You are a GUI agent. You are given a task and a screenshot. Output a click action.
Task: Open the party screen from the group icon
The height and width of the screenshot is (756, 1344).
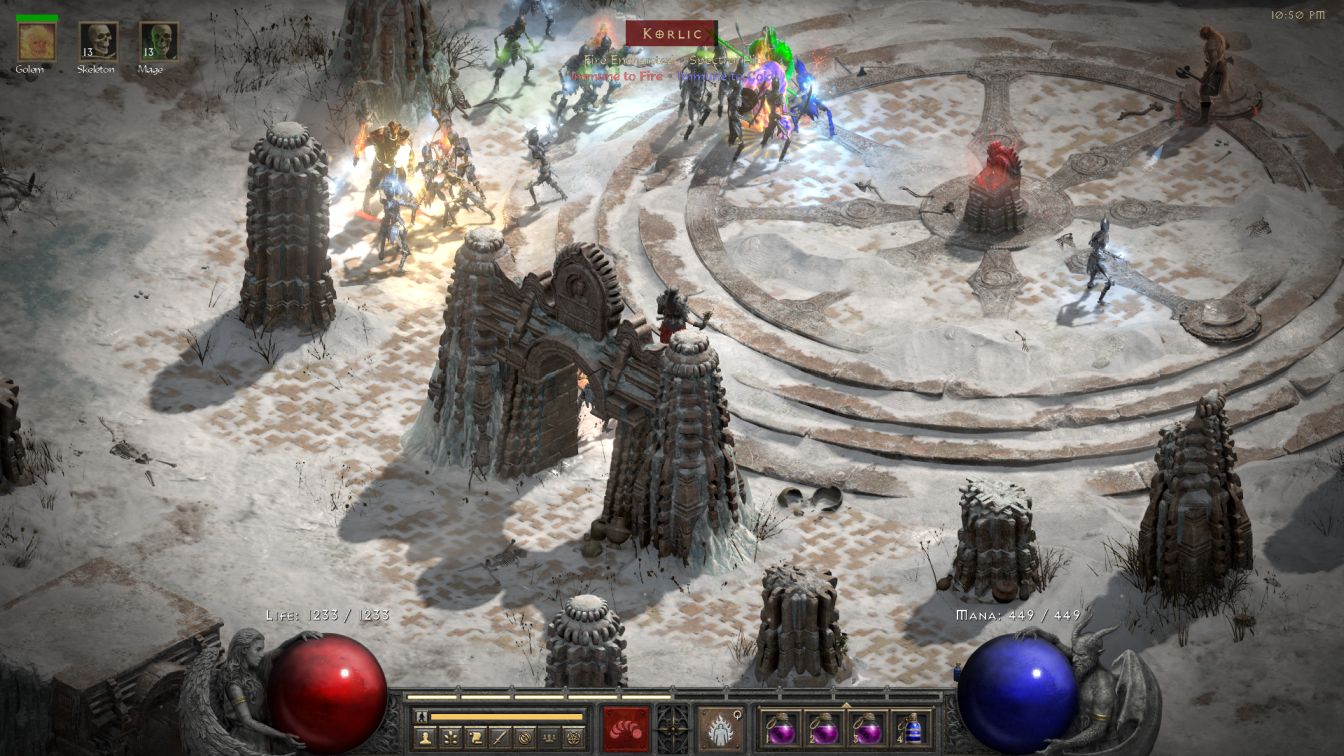tap(551, 738)
